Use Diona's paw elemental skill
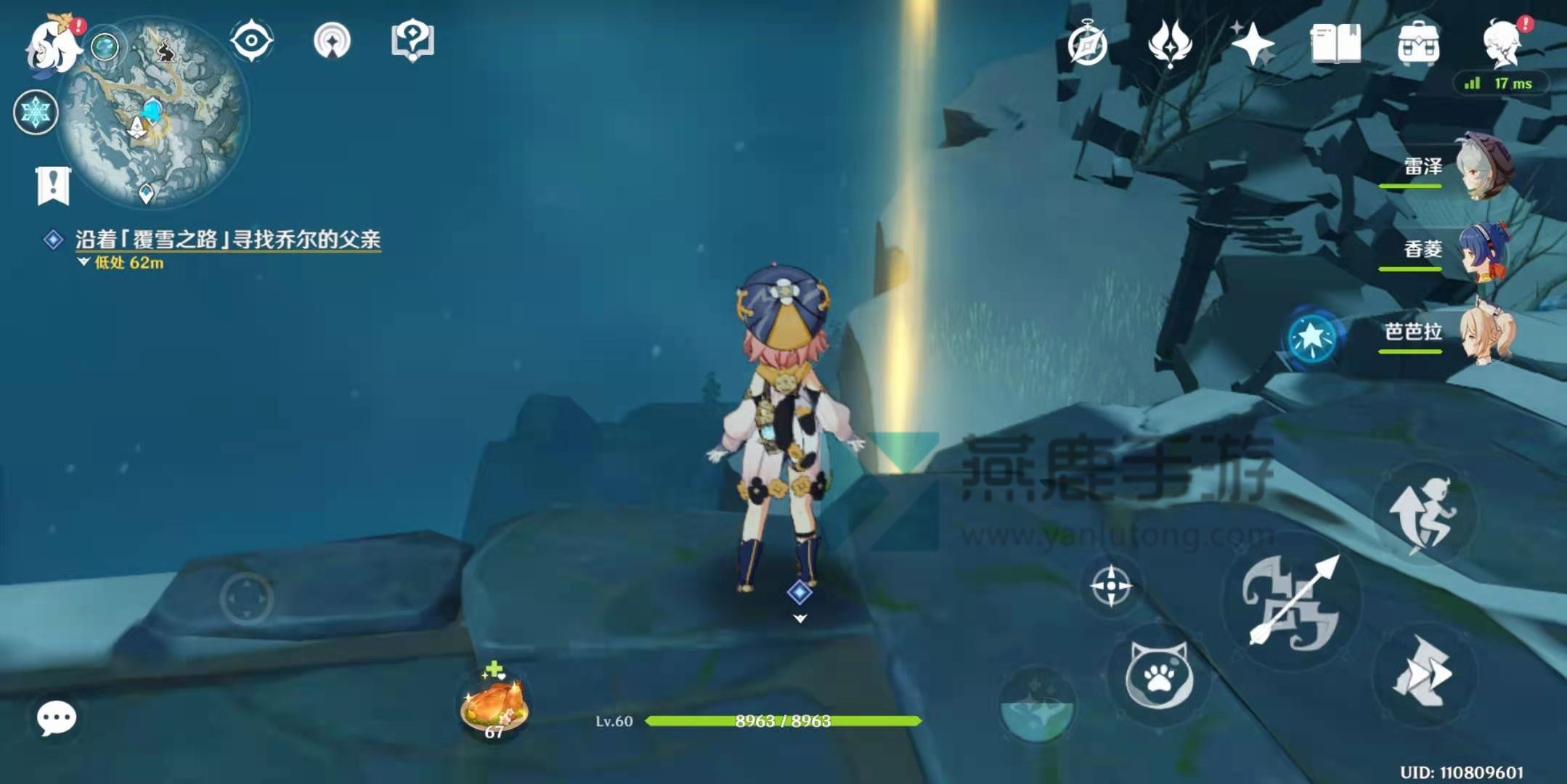Viewport: 1567px width, 784px height. pos(1158,676)
